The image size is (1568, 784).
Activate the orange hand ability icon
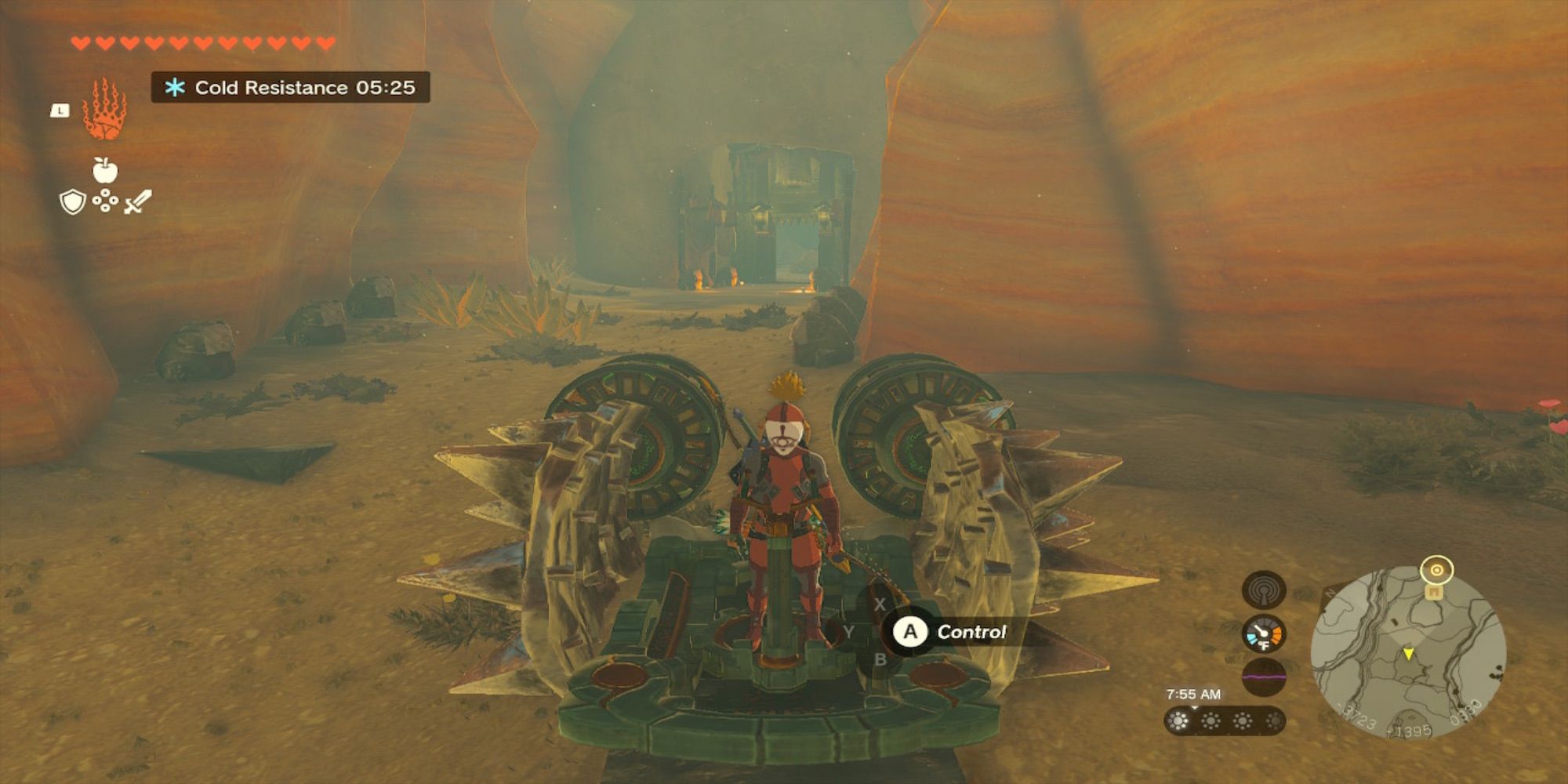104,110
